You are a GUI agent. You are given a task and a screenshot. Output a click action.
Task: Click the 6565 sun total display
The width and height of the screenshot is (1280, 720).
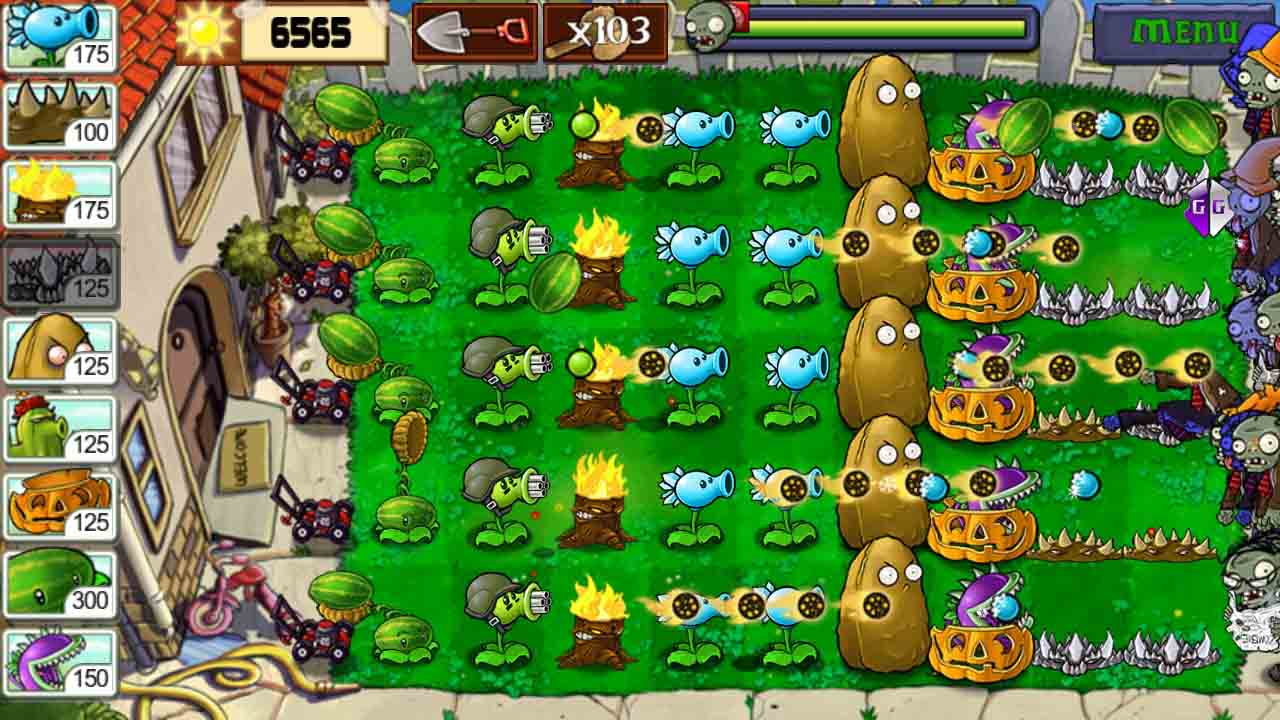pos(312,33)
